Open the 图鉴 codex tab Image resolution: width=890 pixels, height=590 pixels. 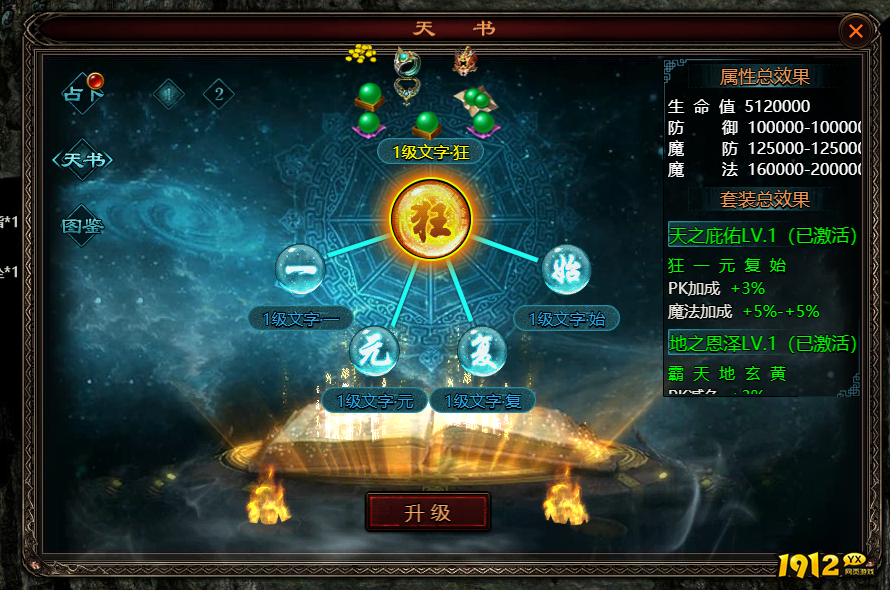point(83,226)
